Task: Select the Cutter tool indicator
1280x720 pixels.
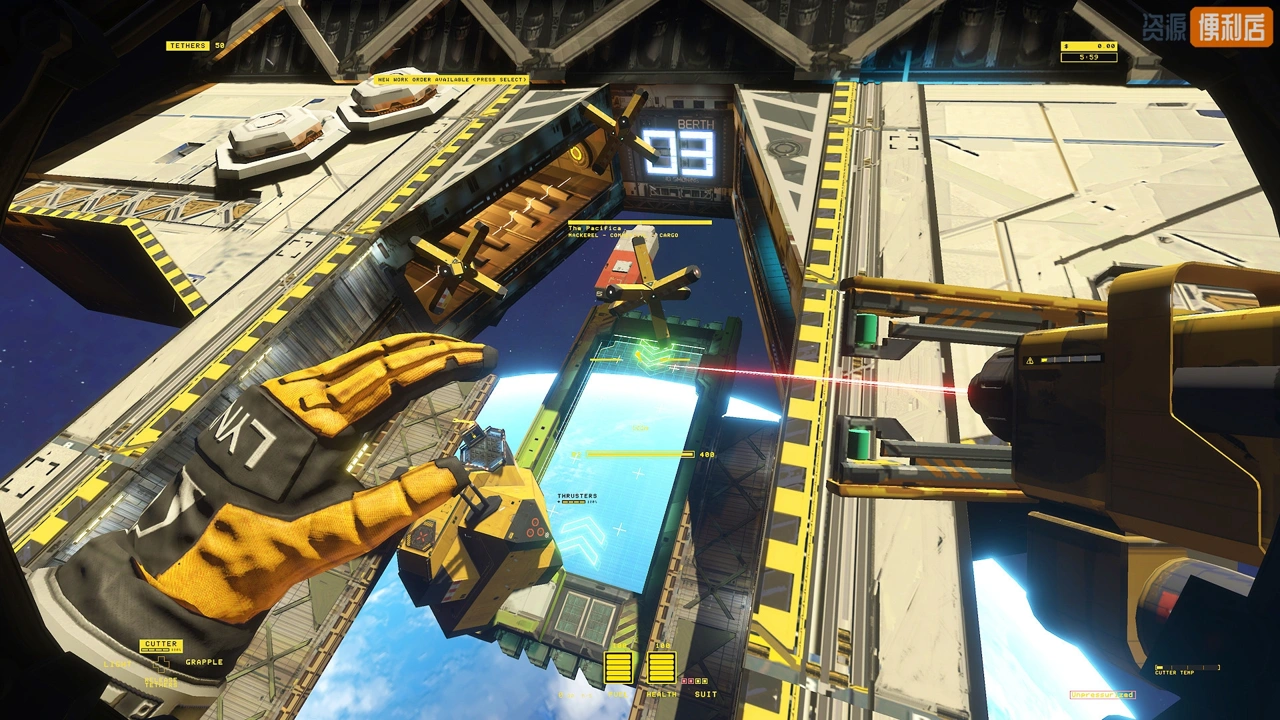Action: [160, 645]
